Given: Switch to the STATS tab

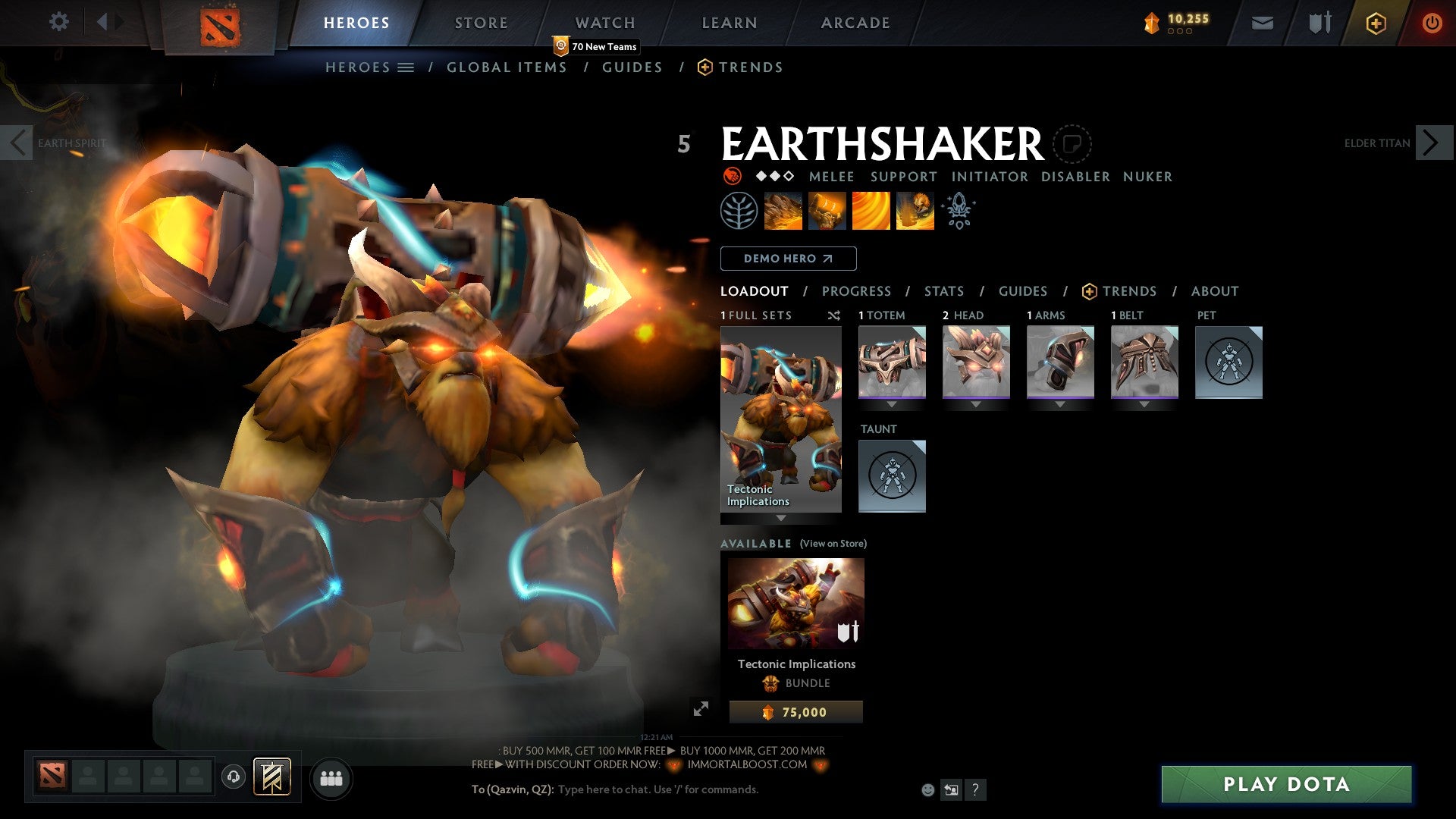Looking at the screenshot, I should [943, 290].
